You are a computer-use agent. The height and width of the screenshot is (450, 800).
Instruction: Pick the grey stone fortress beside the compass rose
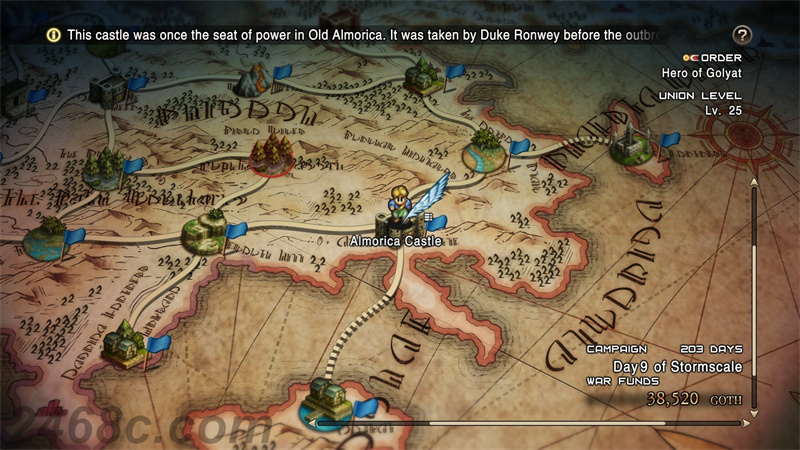[631, 145]
